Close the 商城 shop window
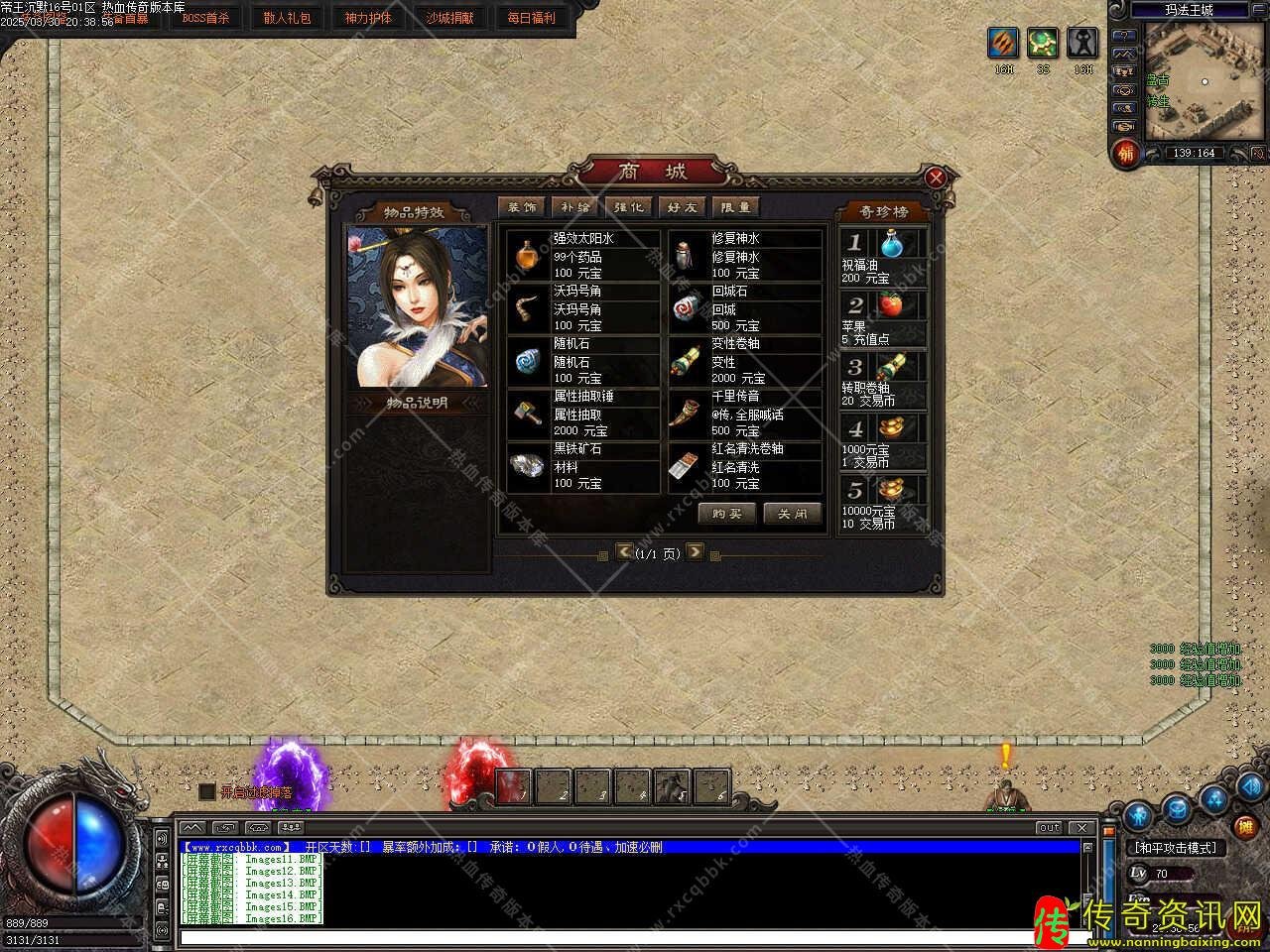This screenshot has height=952, width=1270. coord(935,178)
